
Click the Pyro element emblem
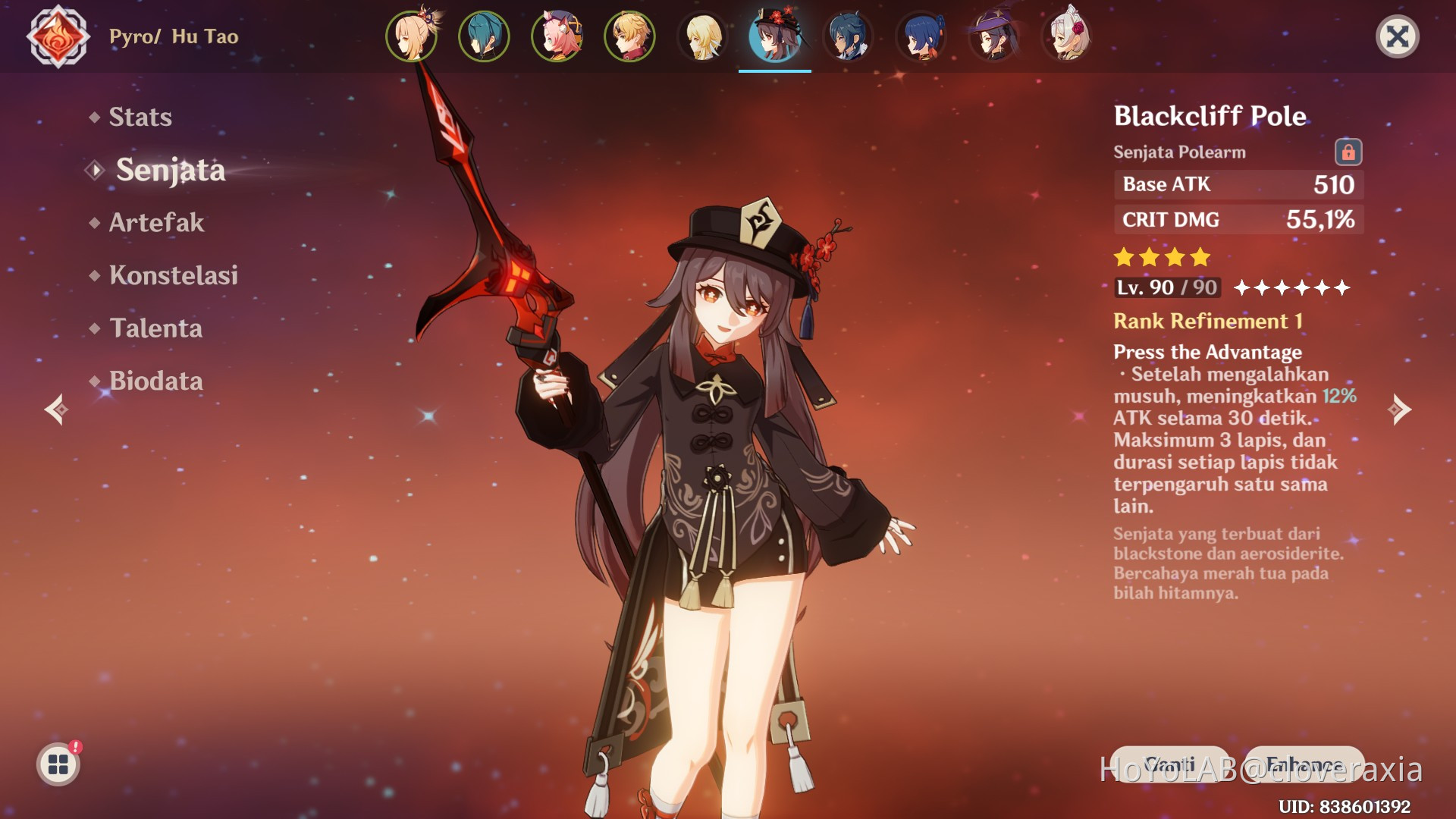tap(58, 36)
